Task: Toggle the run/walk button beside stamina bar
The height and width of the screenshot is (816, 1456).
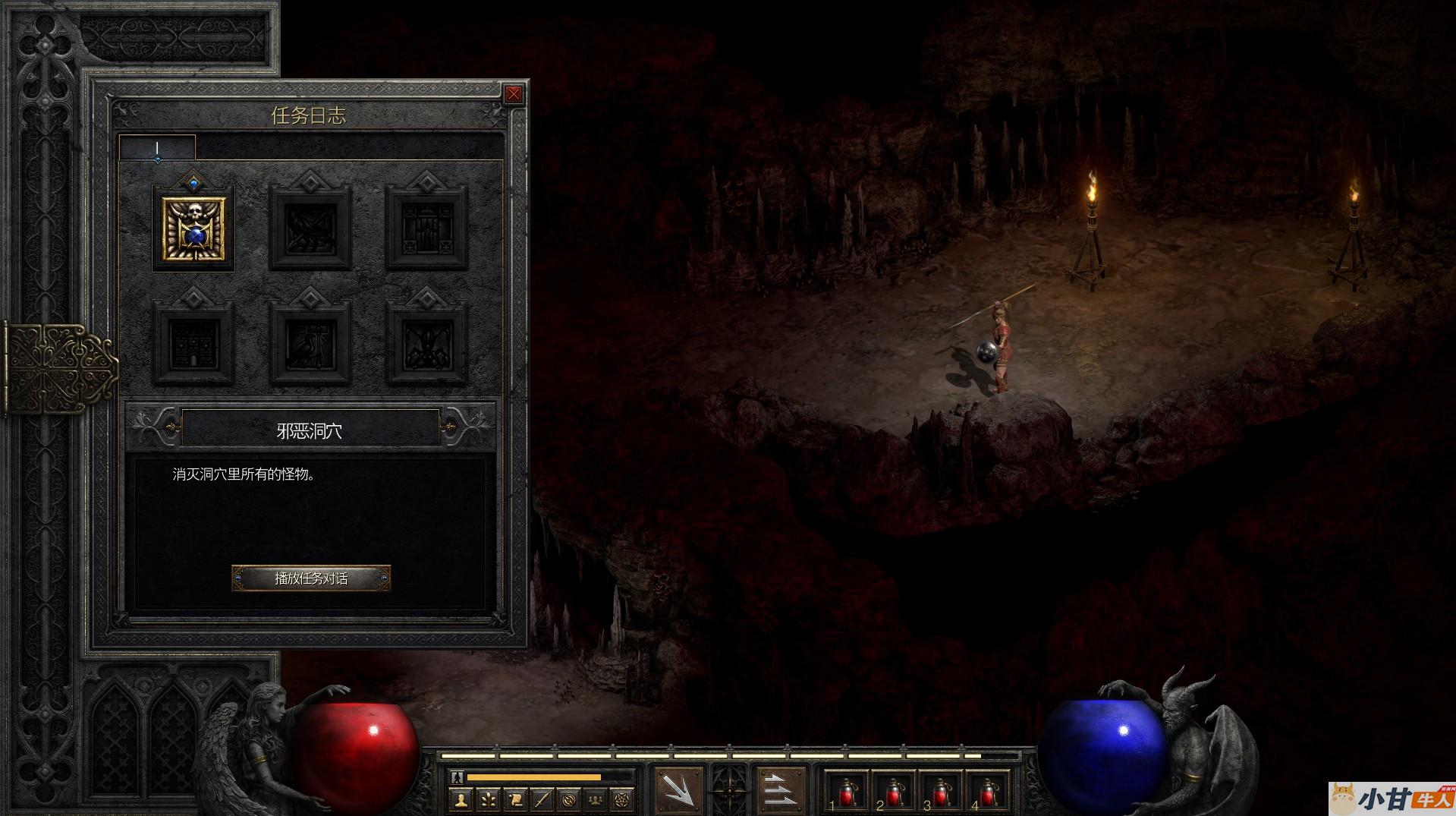Action: [x=457, y=777]
